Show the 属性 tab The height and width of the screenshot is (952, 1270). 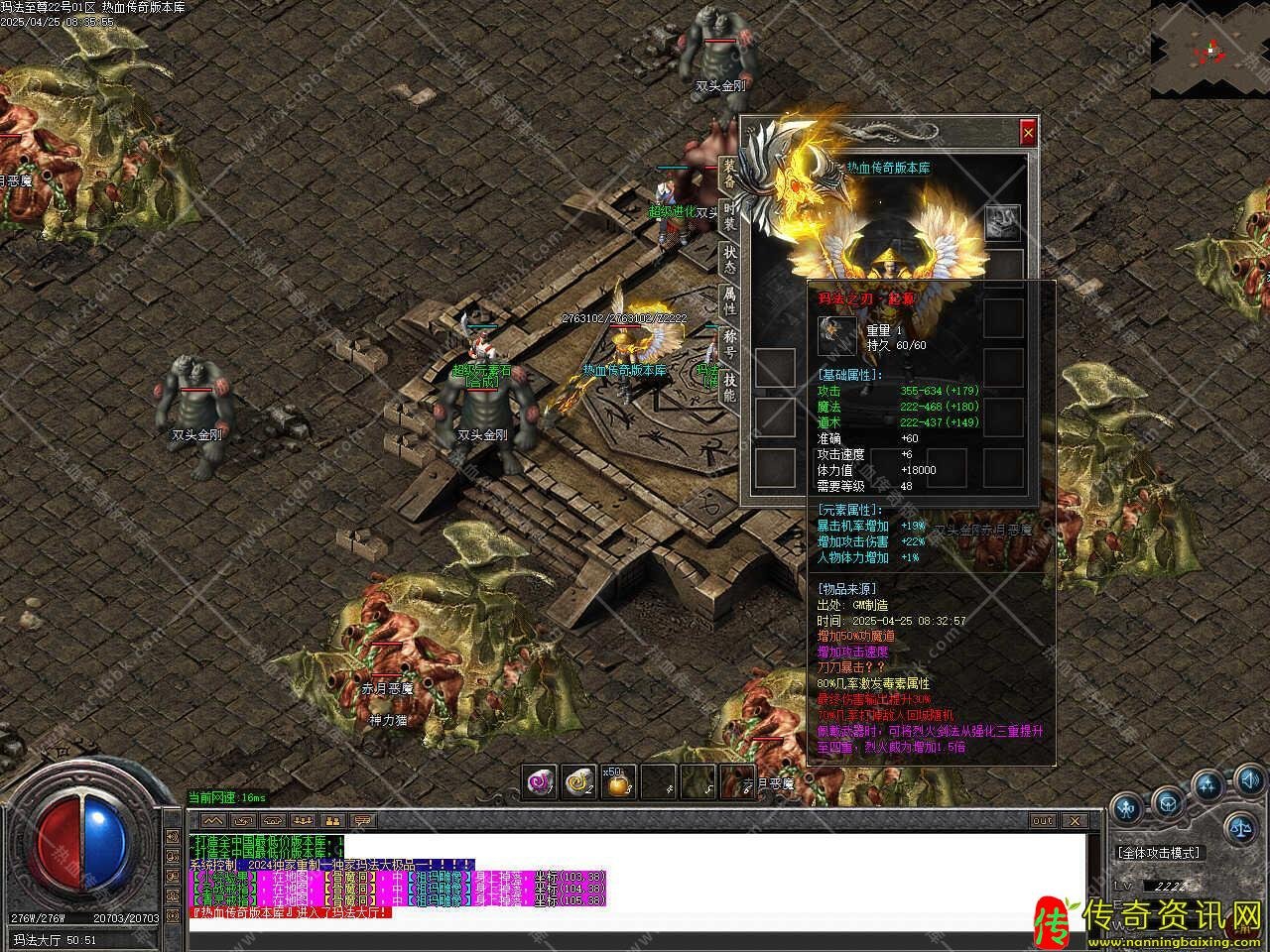(729, 303)
